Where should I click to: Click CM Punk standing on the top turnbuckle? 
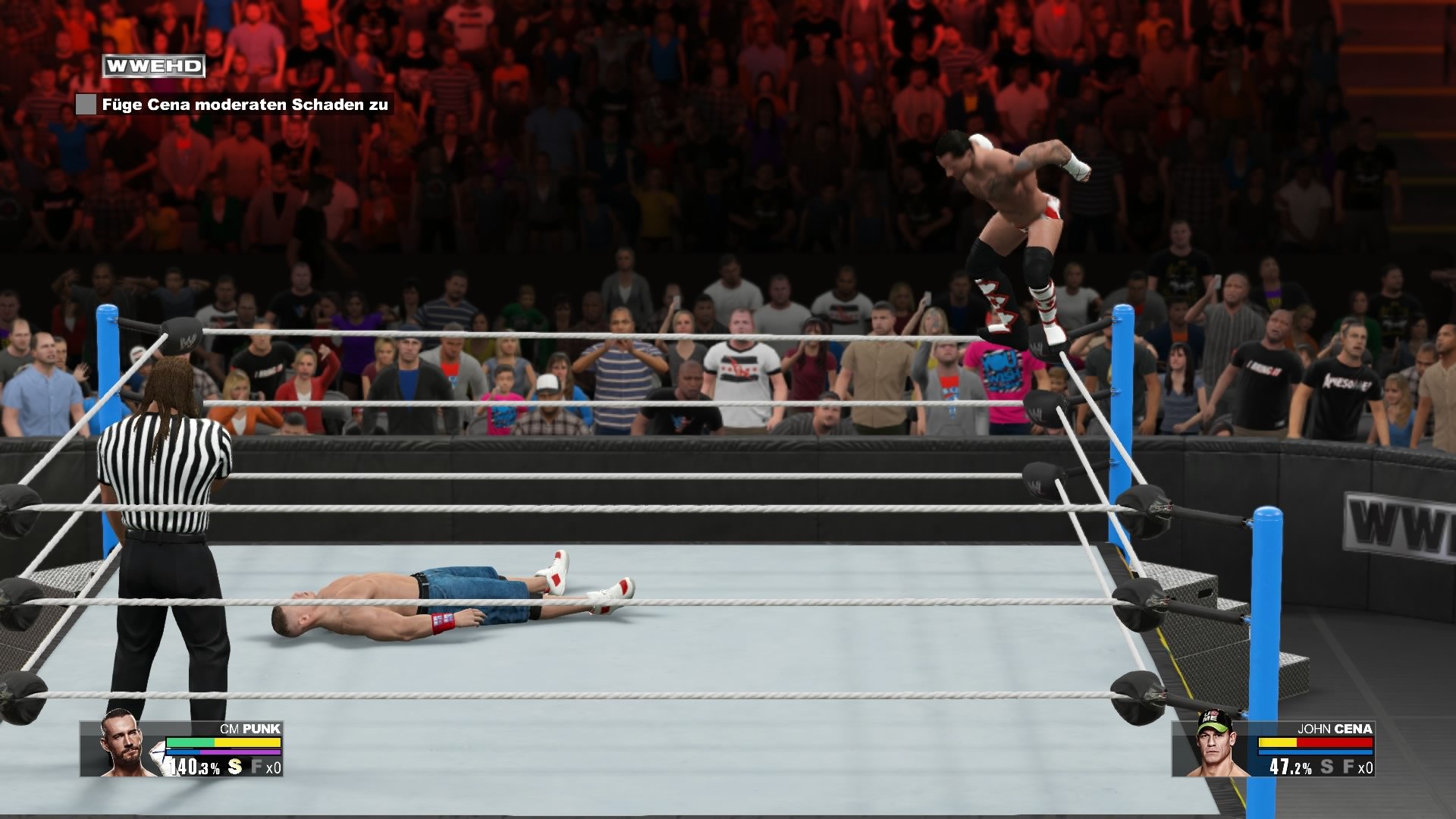click(x=1009, y=227)
